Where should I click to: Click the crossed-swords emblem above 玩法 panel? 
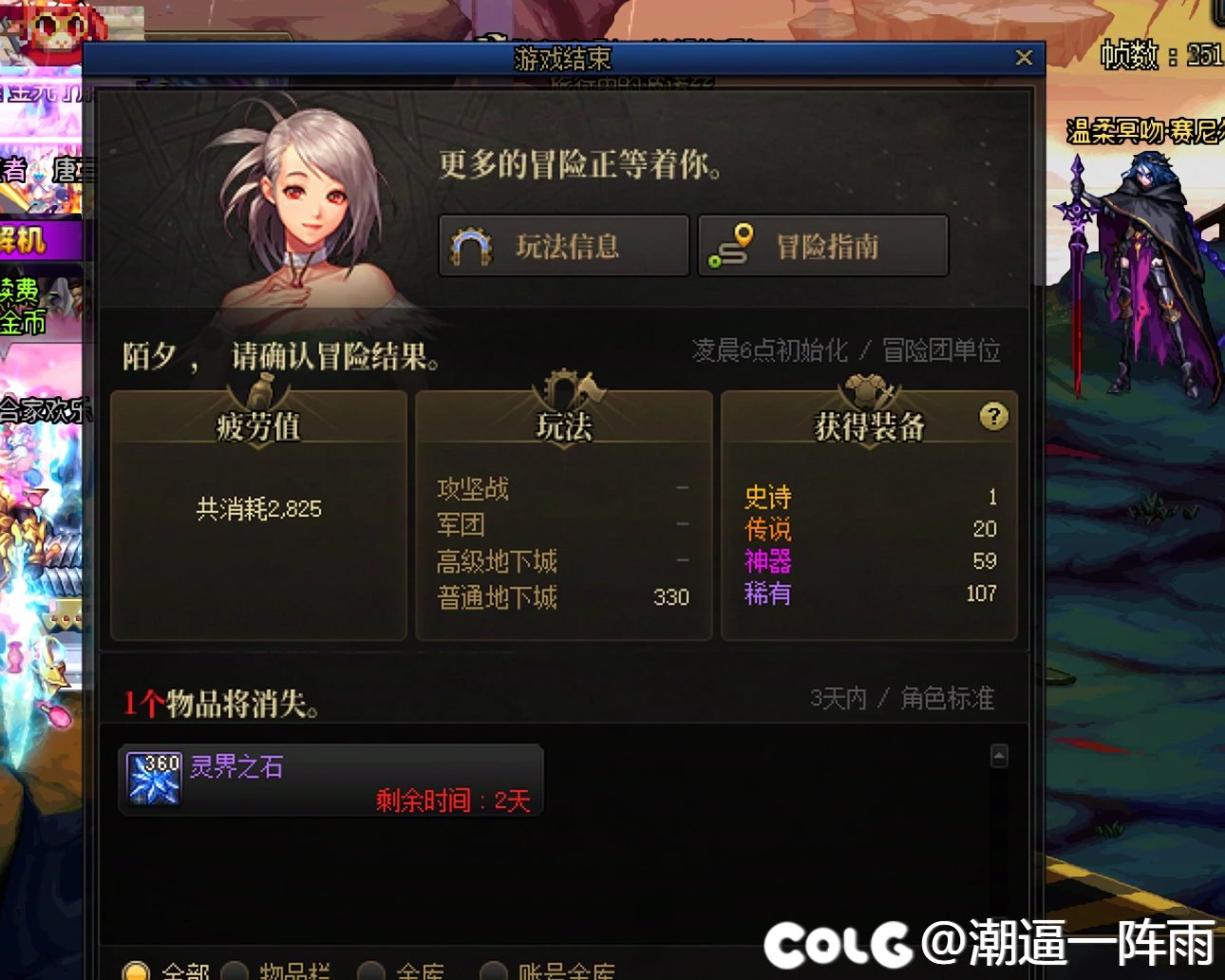(x=565, y=389)
